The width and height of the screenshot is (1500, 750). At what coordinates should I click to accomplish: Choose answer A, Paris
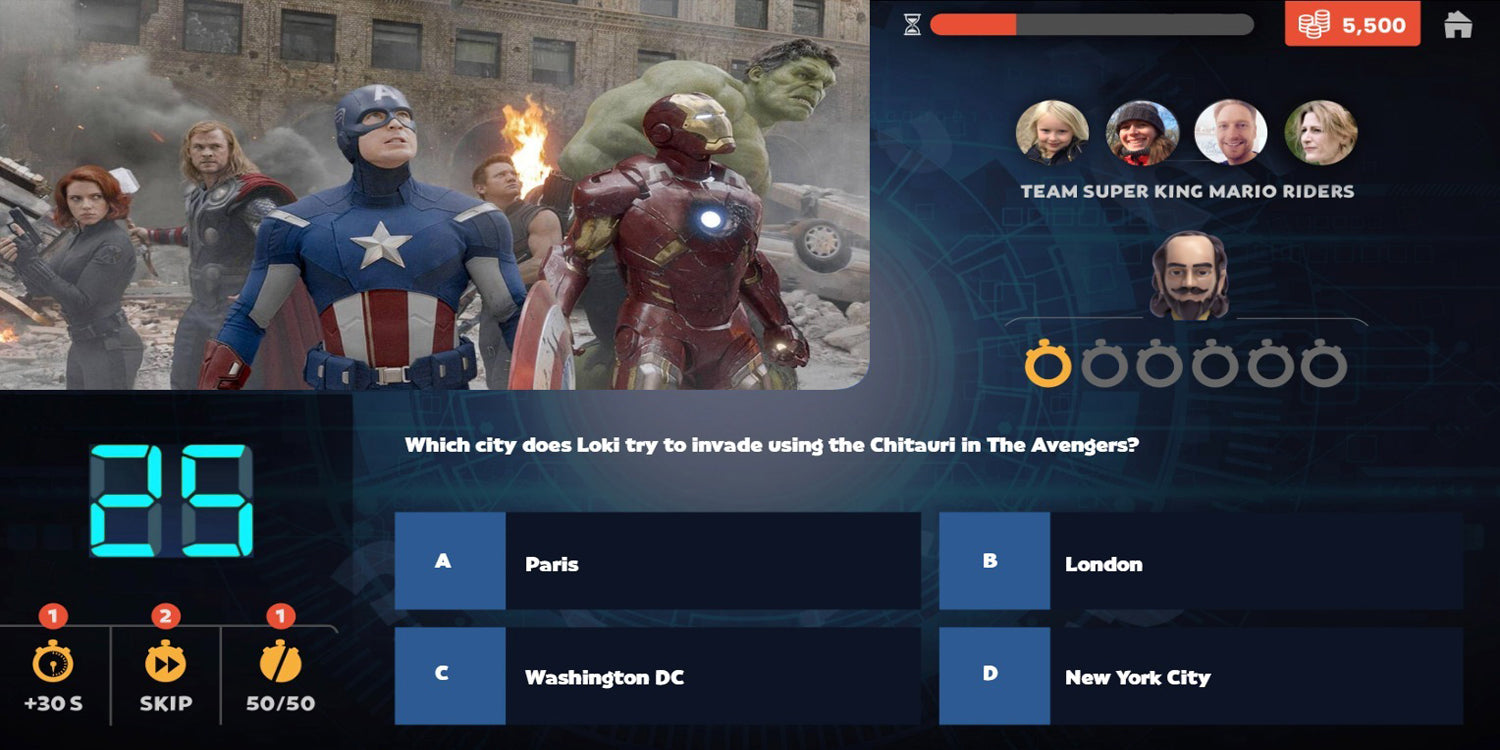pyautogui.click(x=657, y=562)
